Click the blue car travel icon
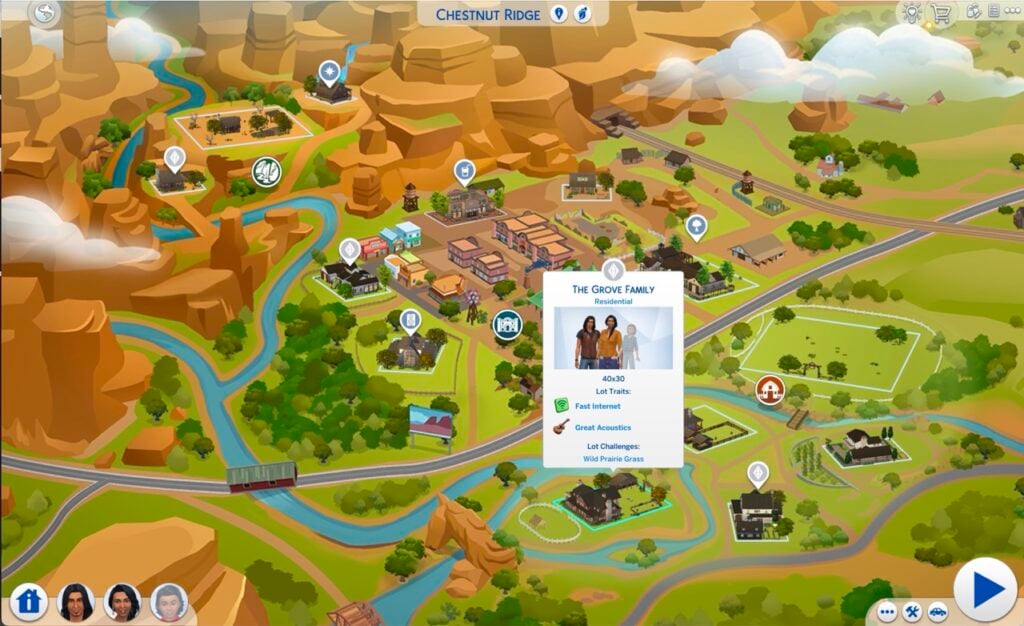 (x=937, y=610)
